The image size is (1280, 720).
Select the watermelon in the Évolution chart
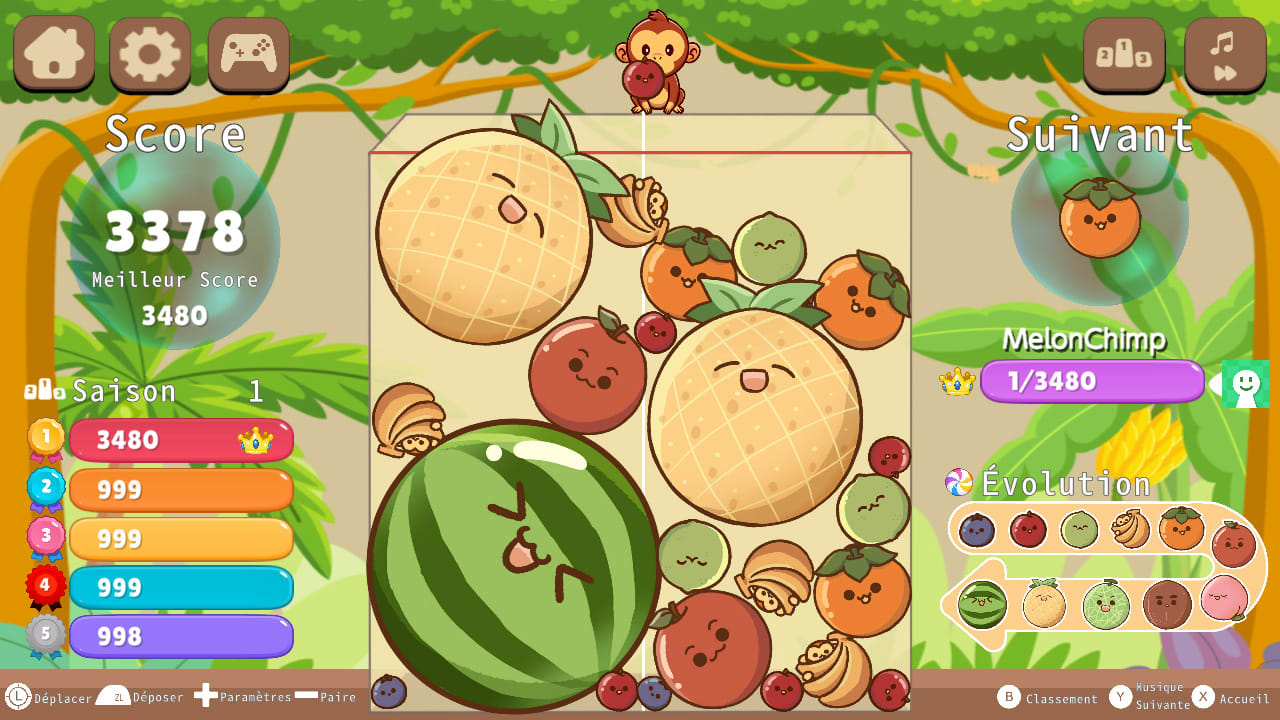point(981,603)
